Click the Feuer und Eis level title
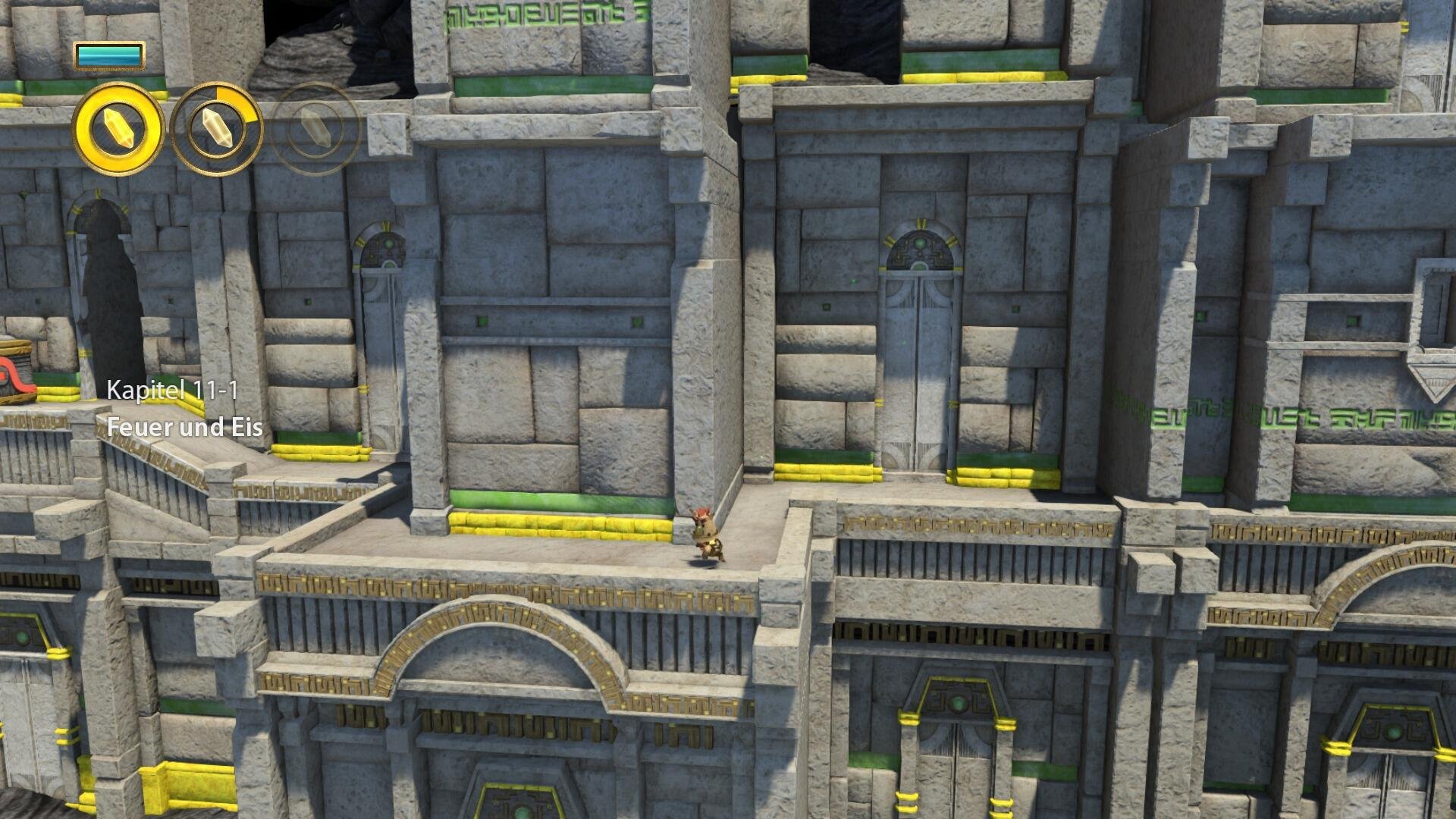 click(x=185, y=427)
